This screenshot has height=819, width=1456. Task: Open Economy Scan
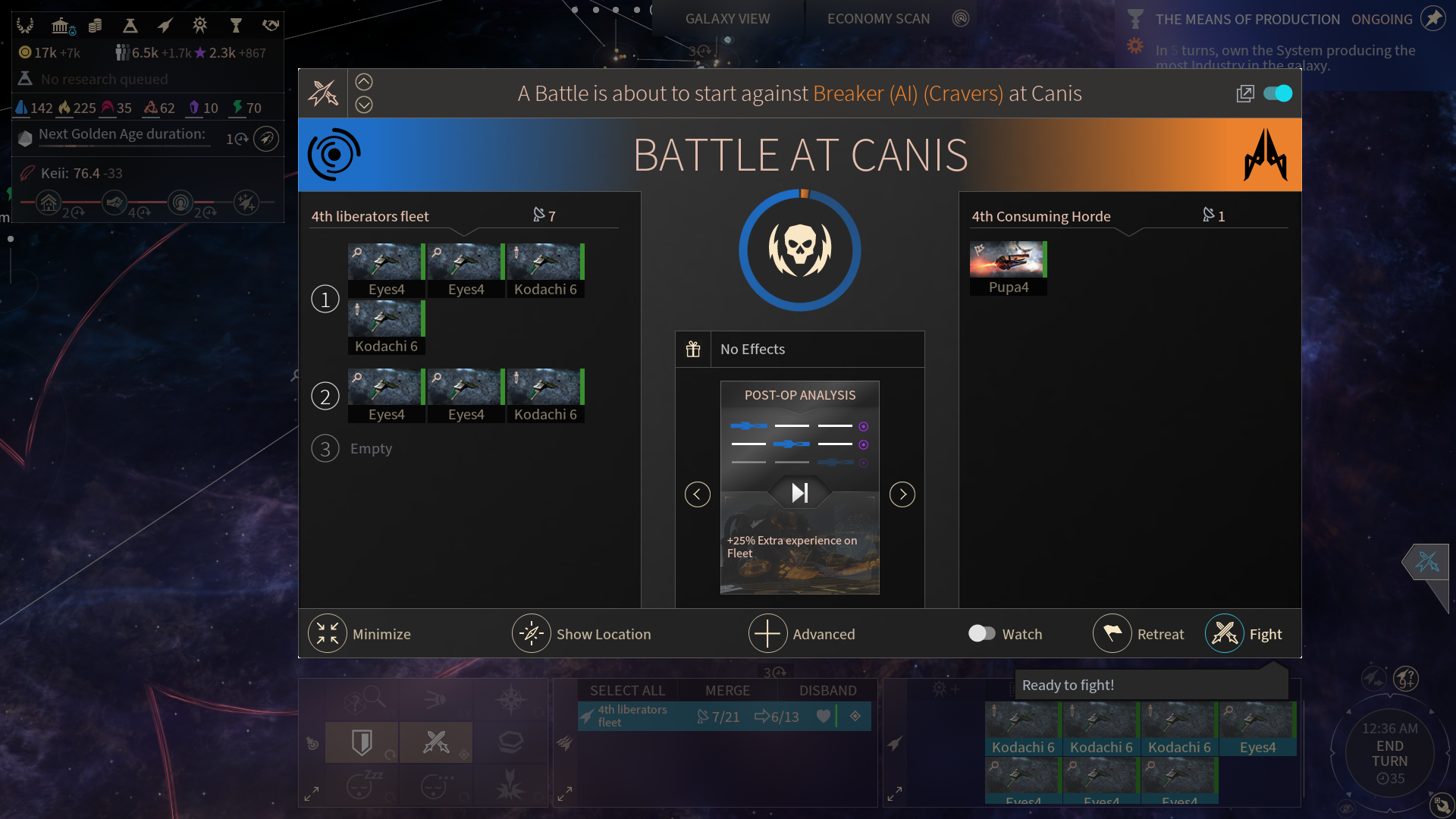point(878,19)
